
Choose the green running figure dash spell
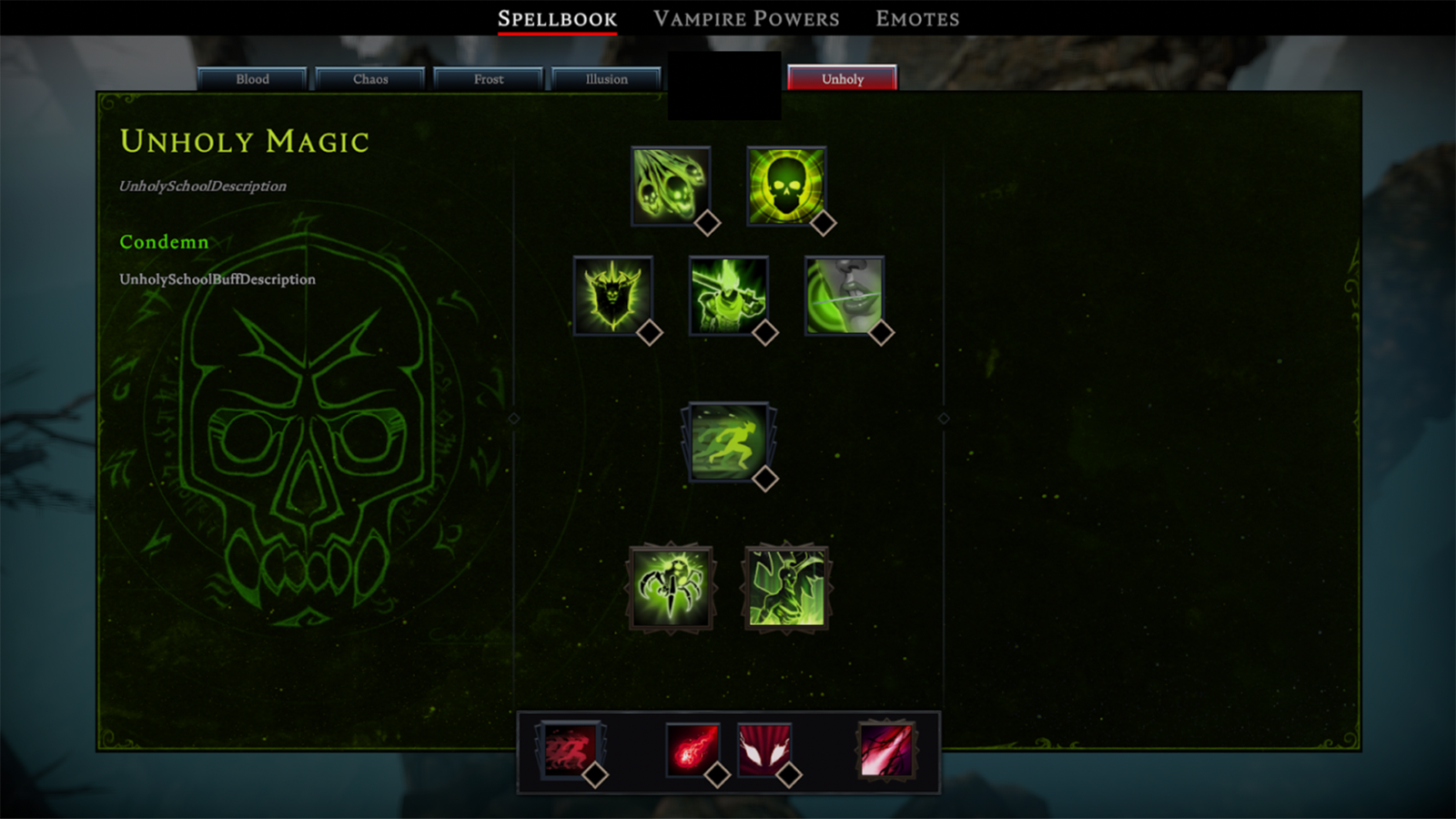tap(728, 442)
